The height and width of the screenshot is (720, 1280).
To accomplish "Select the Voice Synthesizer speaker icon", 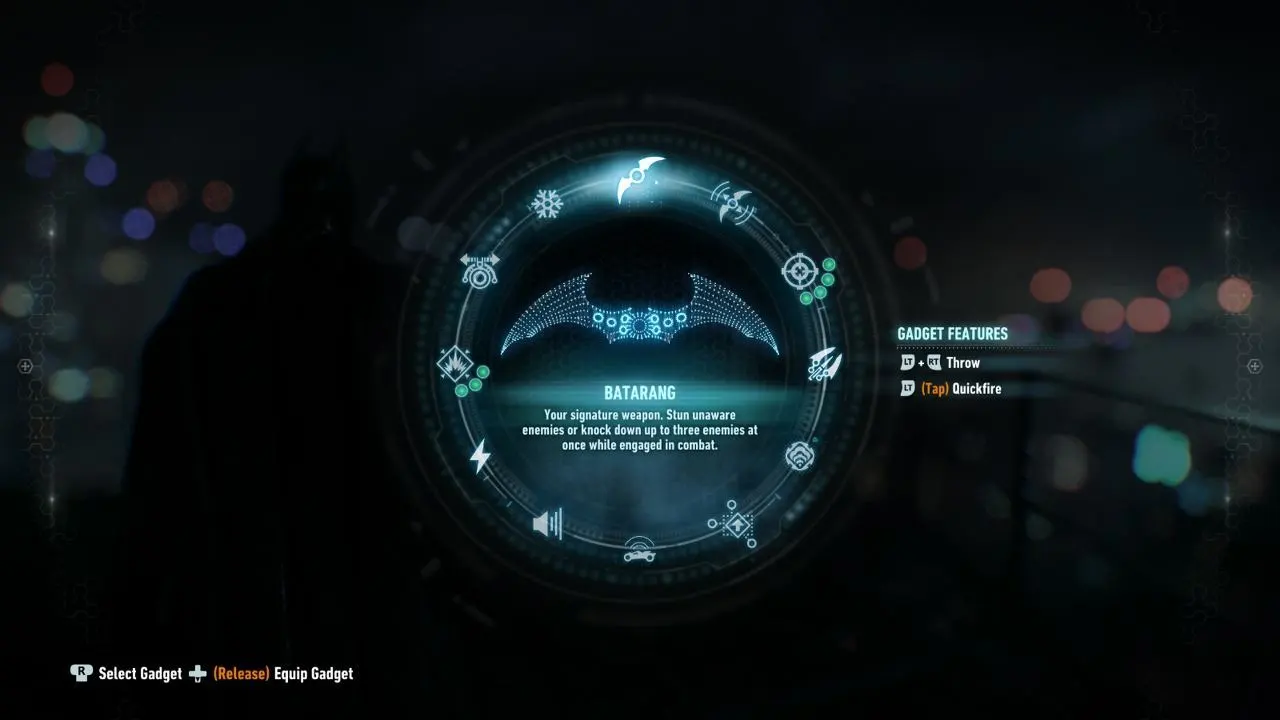I will [547, 522].
